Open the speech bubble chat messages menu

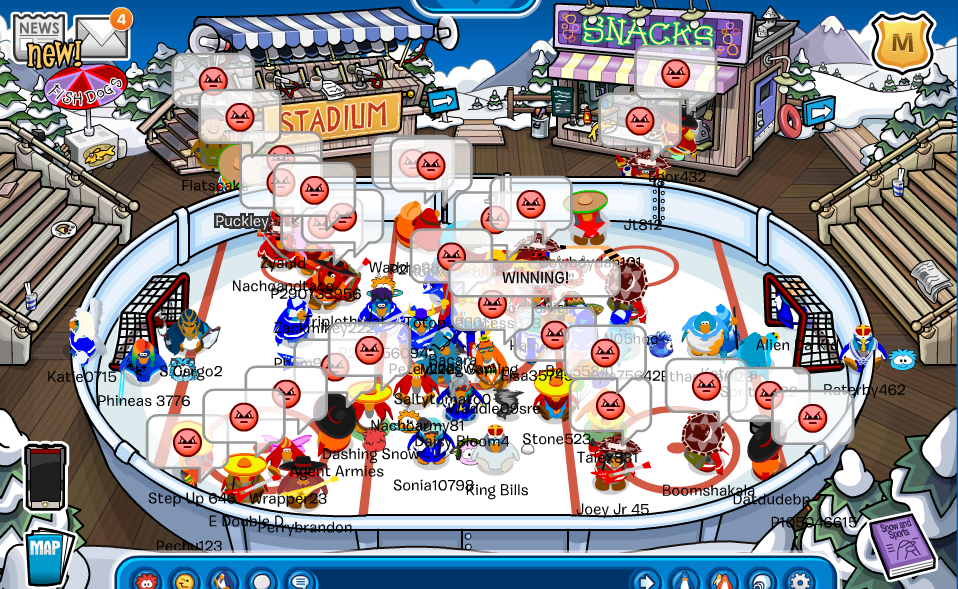[300, 581]
